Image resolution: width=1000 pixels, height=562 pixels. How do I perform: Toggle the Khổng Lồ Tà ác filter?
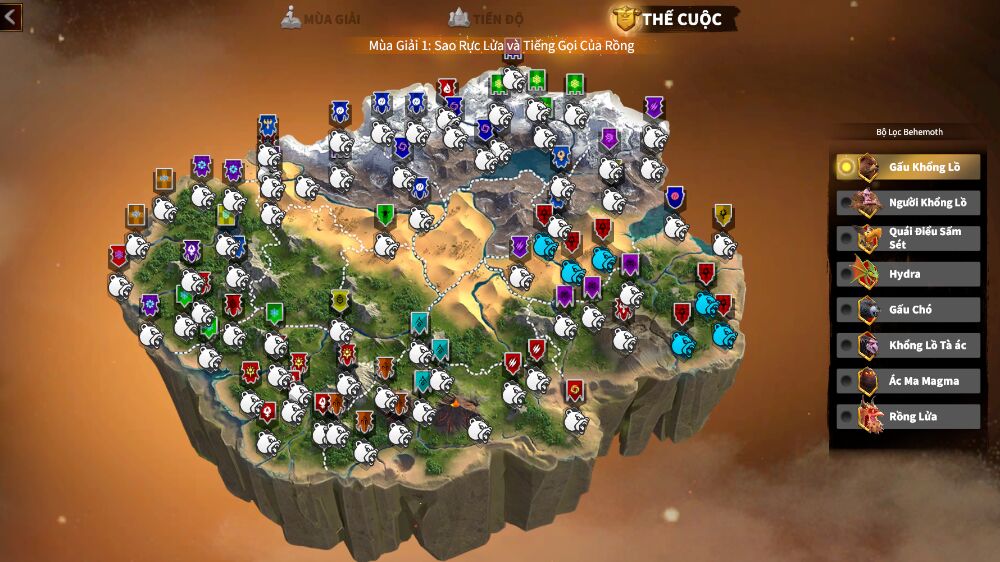tap(907, 345)
